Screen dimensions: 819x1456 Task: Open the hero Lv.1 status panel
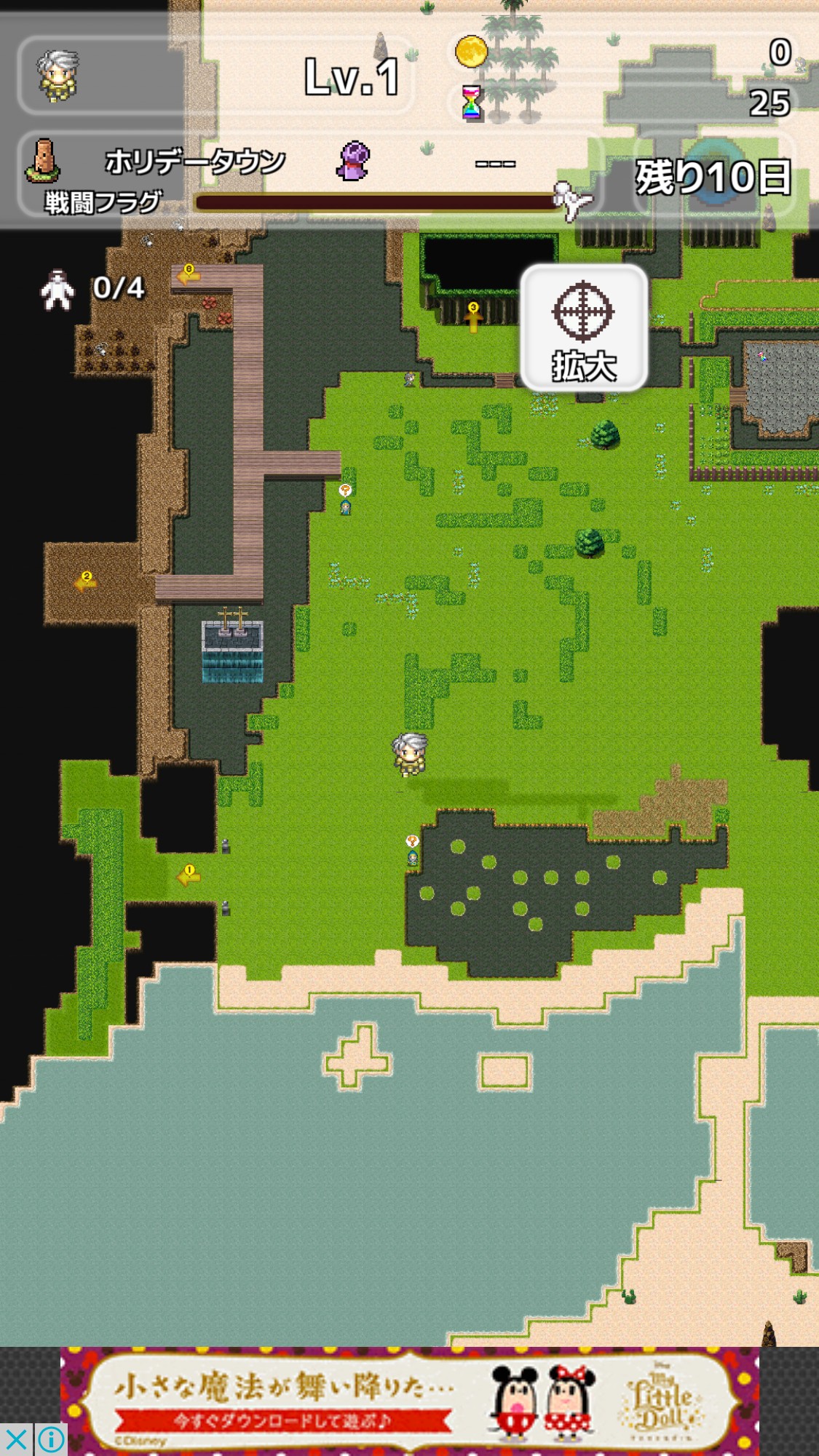pos(215,76)
